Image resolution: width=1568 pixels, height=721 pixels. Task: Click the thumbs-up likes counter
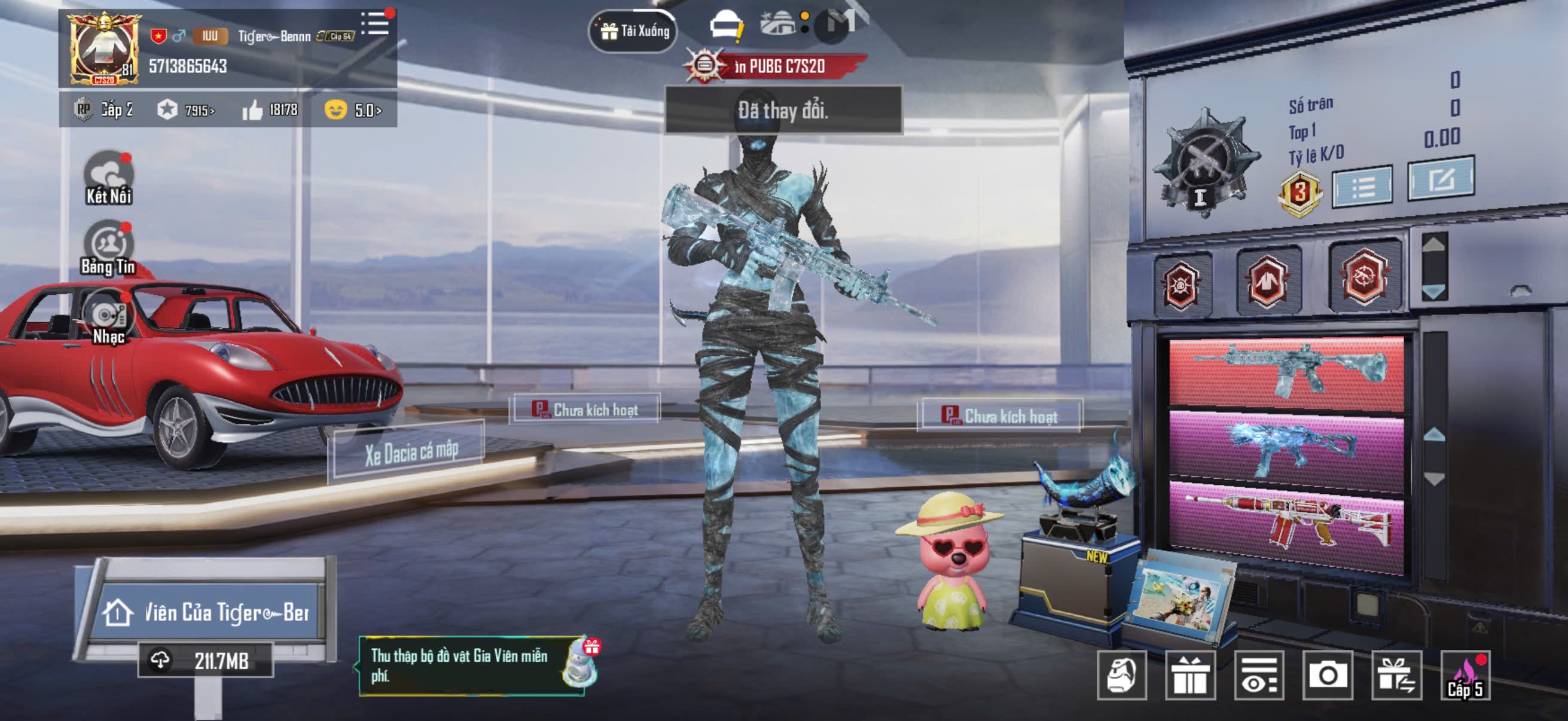(x=270, y=110)
